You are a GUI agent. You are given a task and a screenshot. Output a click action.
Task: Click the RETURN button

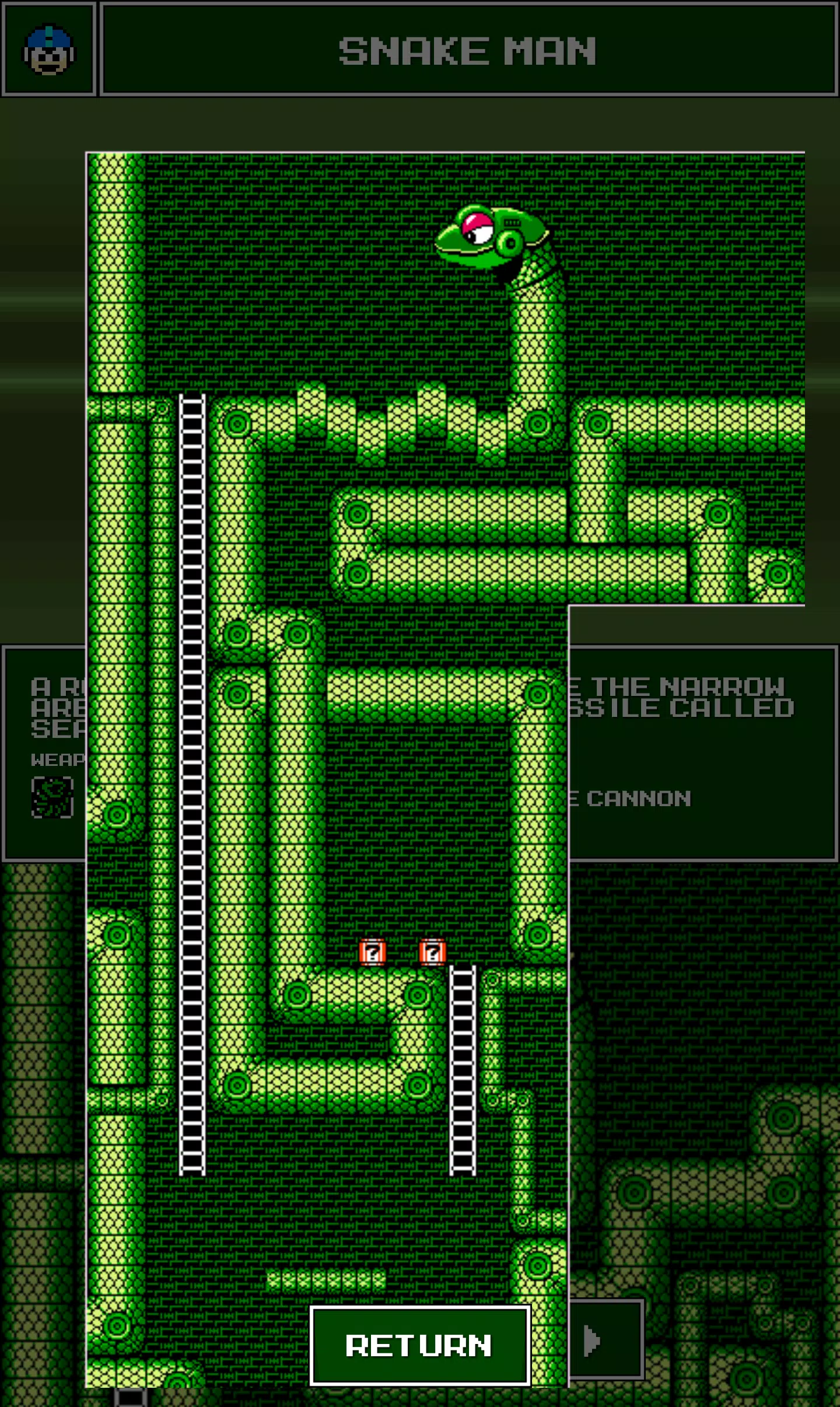tap(419, 1345)
